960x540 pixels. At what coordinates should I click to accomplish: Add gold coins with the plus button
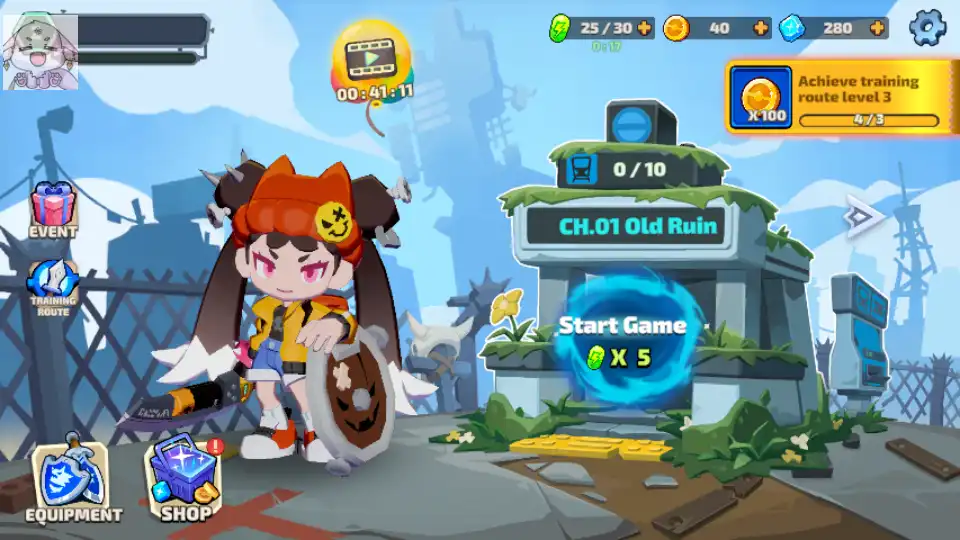tap(761, 28)
